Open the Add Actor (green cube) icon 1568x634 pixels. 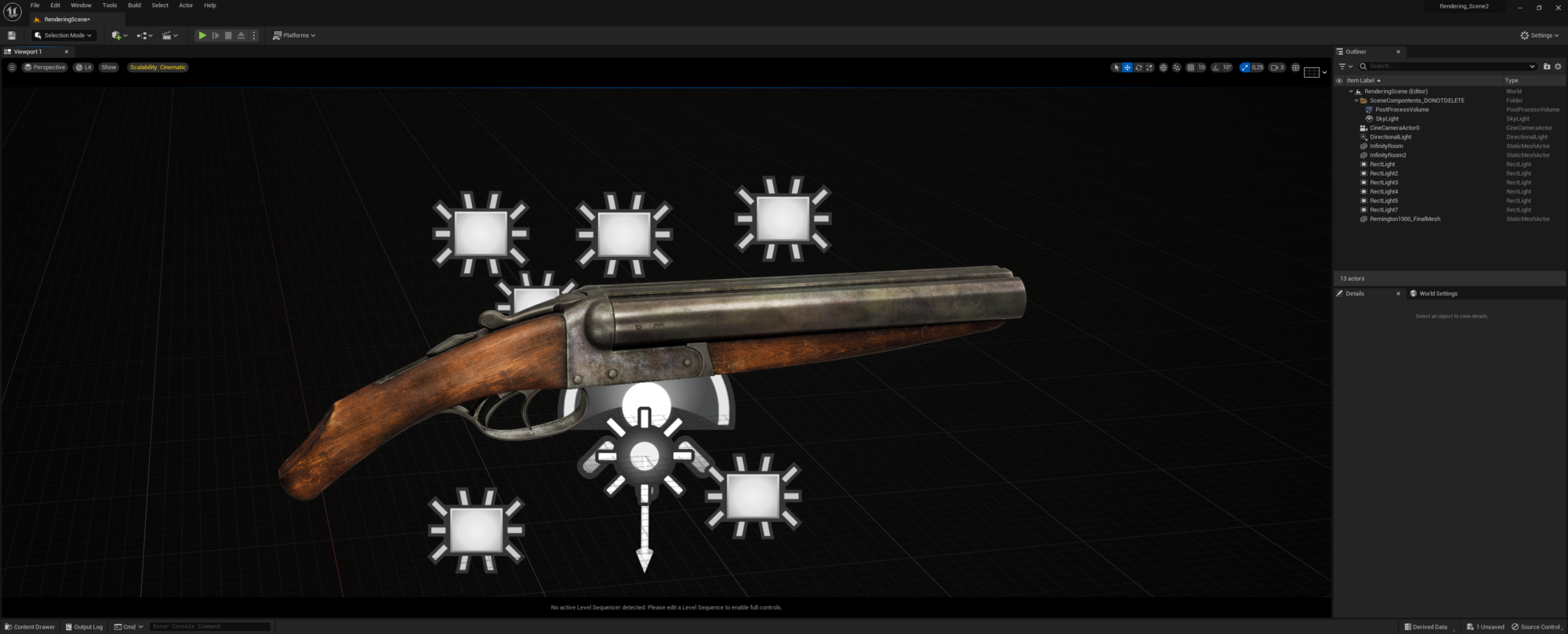click(114, 35)
